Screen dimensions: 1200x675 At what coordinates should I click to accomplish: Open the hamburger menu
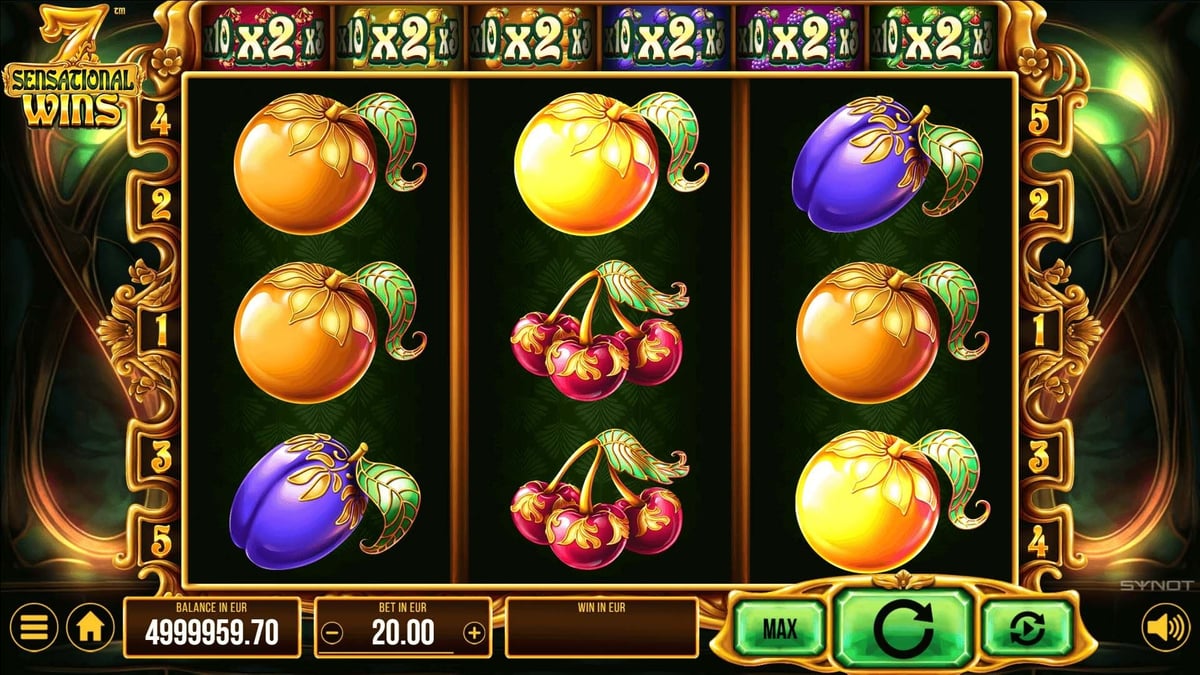[35, 628]
